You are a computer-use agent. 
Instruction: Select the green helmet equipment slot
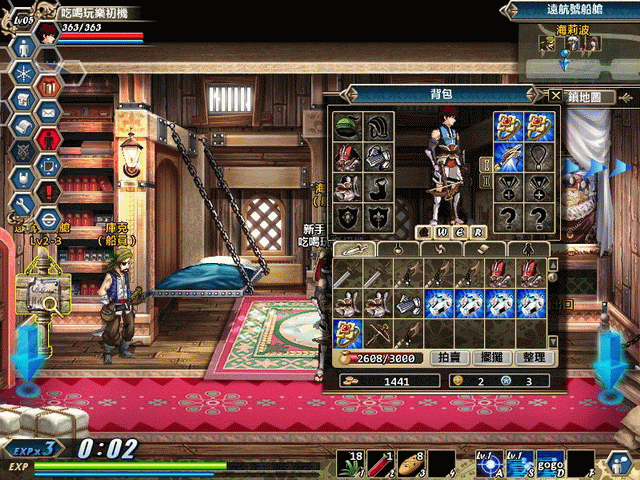pyautogui.click(x=348, y=127)
